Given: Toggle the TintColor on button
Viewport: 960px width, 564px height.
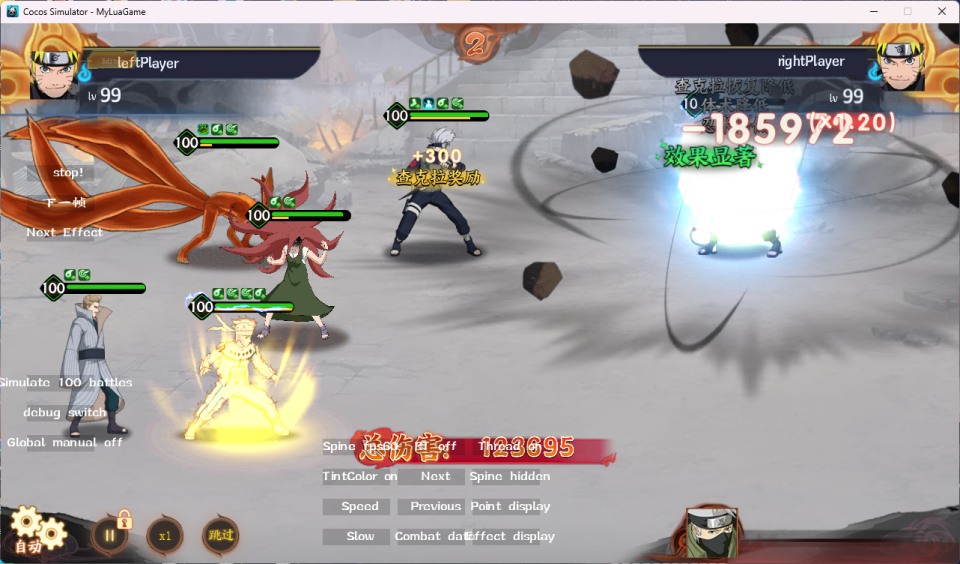Looking at the screenshot, I should pyautogui.click(x=360, y=477).
